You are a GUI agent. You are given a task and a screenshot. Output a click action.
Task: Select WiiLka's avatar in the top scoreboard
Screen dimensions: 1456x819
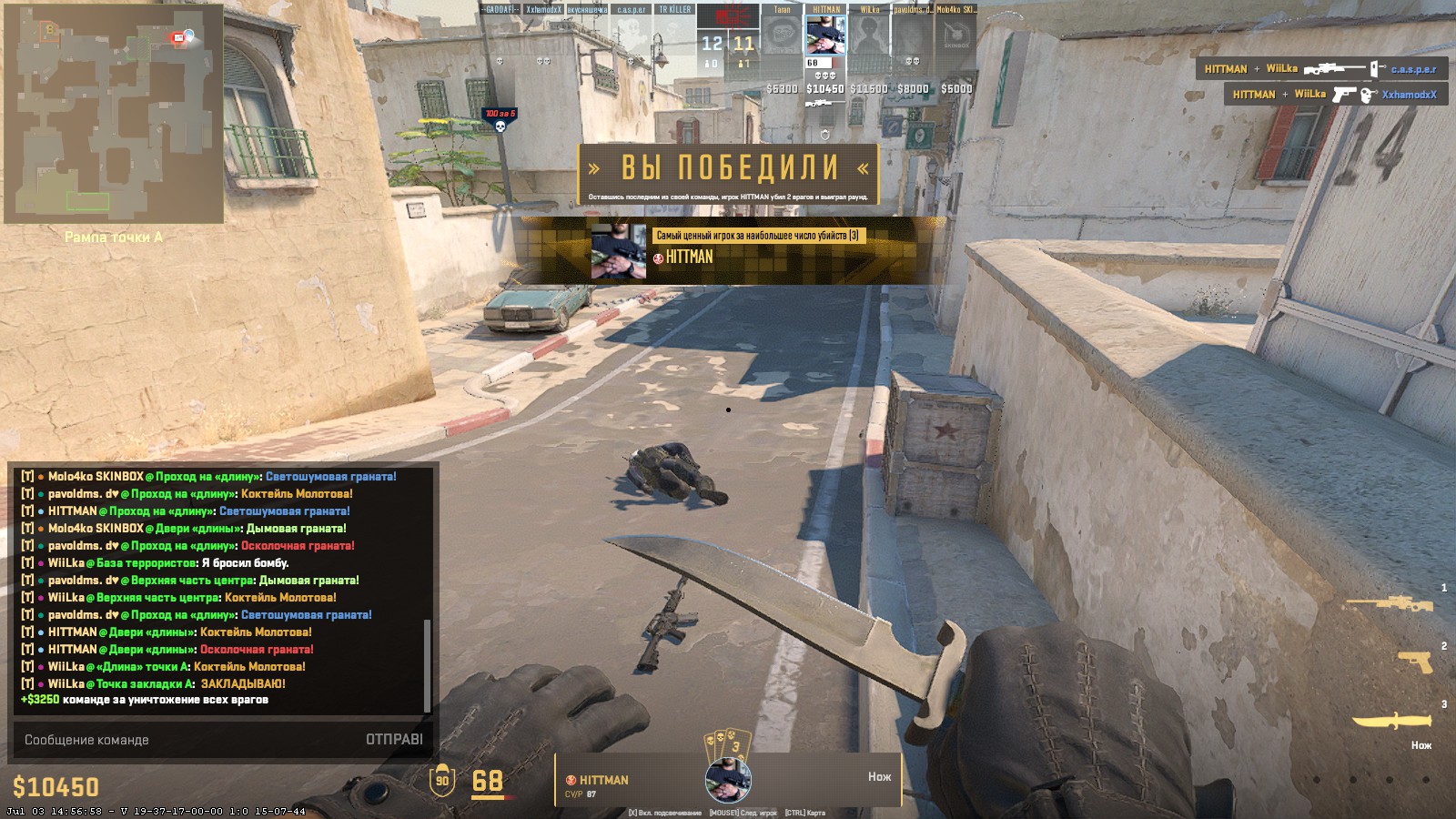[x=869, y=36]
